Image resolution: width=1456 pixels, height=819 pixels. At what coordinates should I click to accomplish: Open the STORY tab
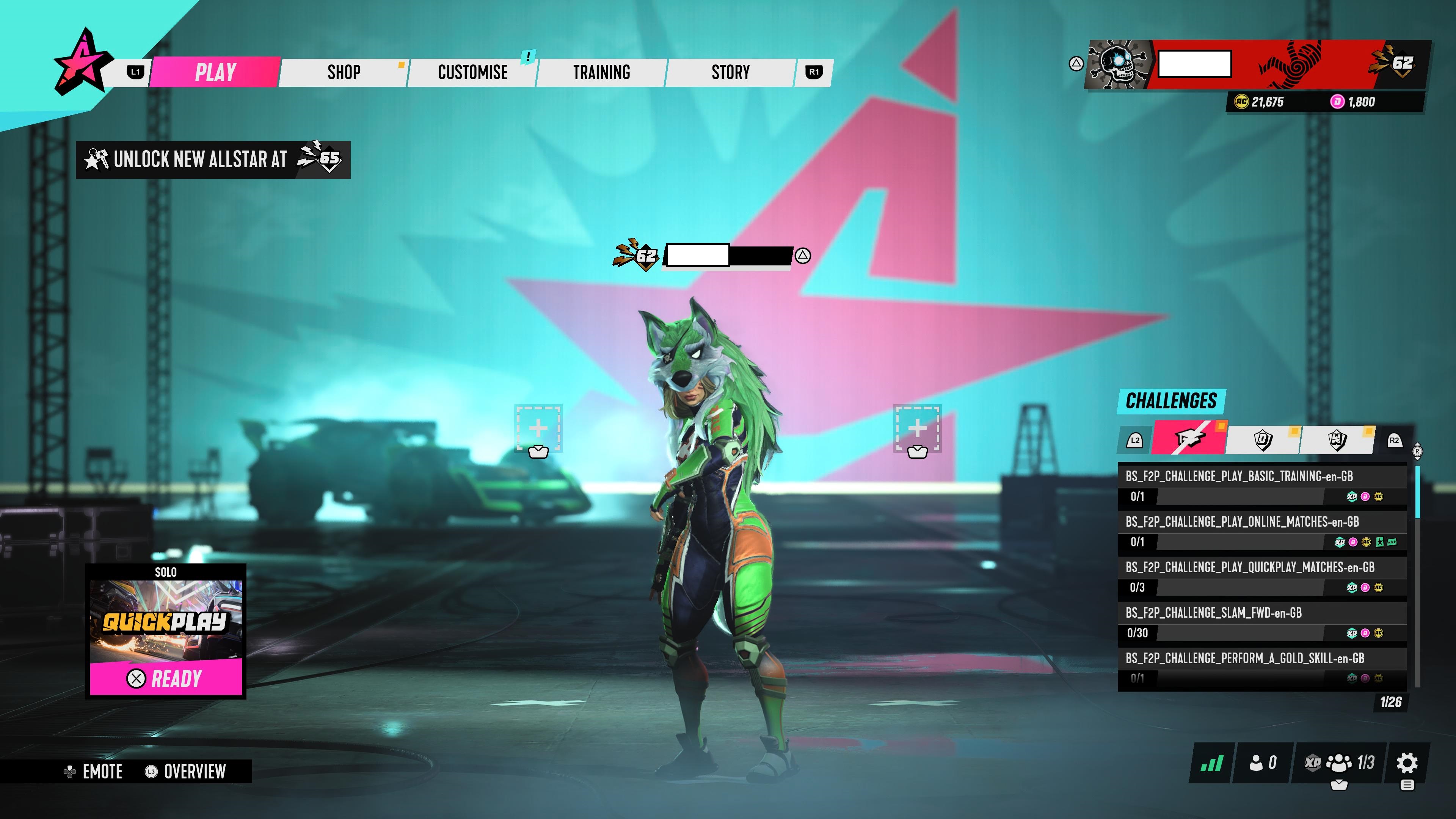[730, 72]
